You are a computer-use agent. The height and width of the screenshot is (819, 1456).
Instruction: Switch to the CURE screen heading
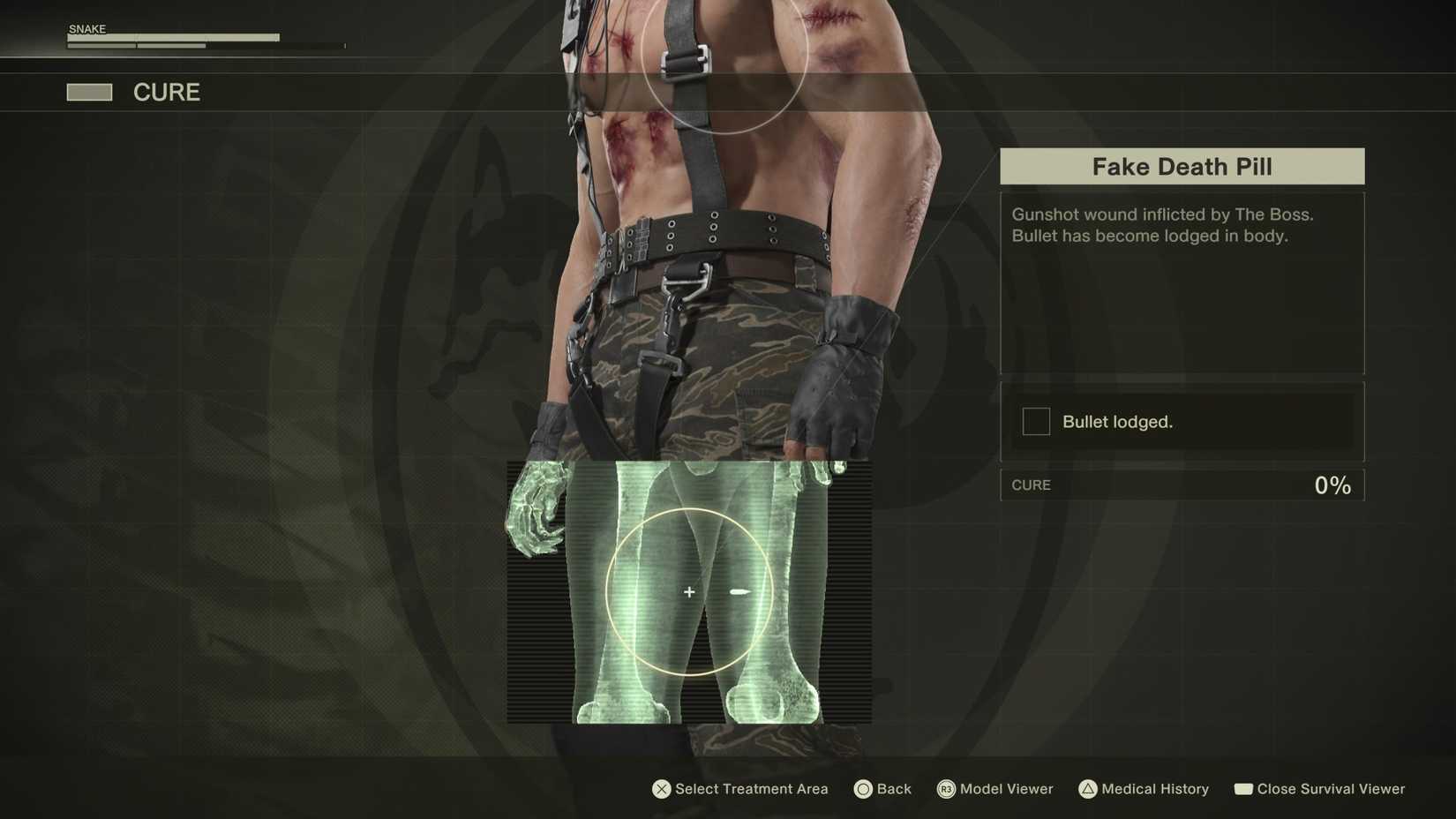(x=166, y=92)
